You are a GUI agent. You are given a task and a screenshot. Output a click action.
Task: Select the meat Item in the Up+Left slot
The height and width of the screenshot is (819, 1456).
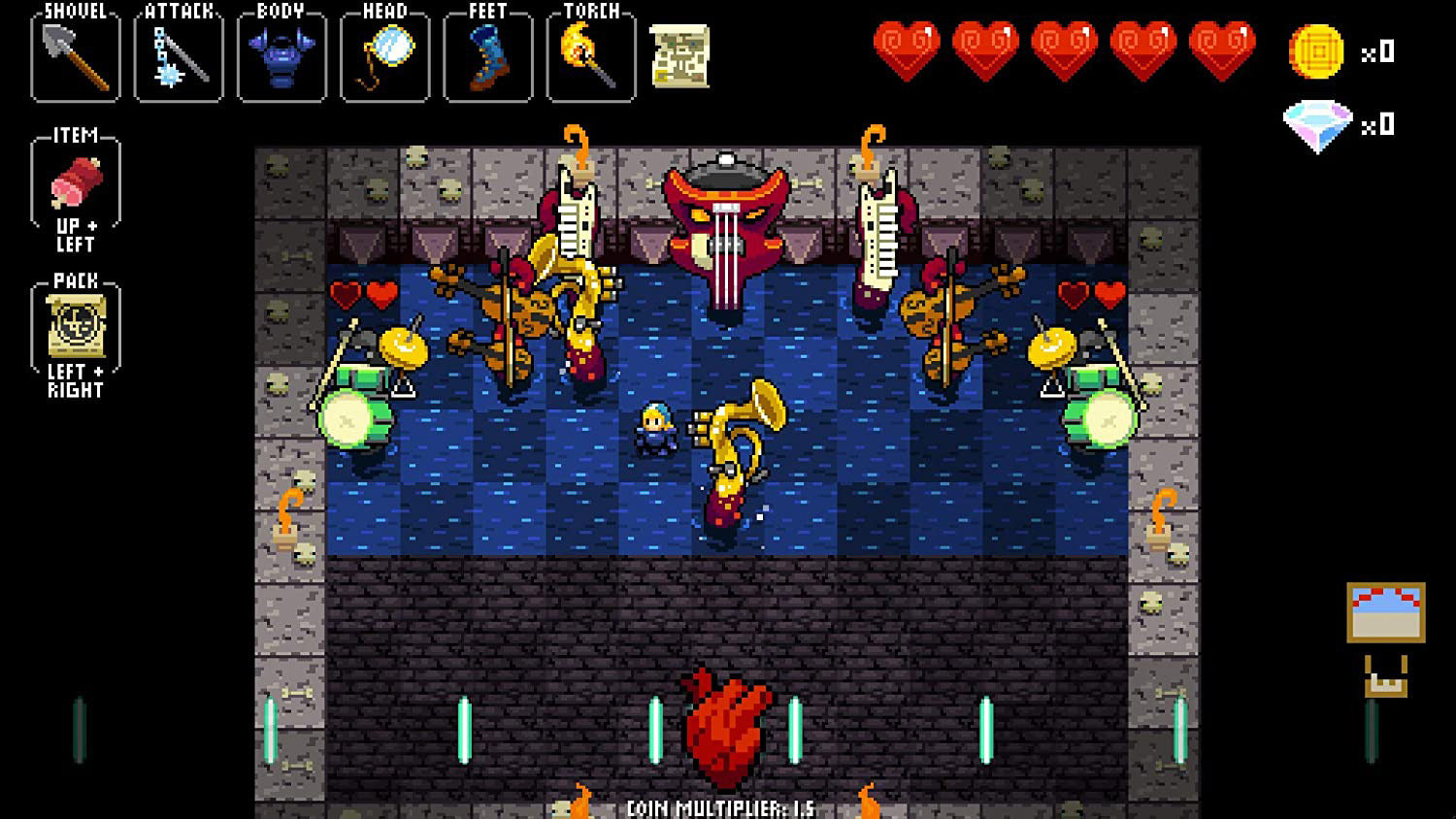coord(78,182)
